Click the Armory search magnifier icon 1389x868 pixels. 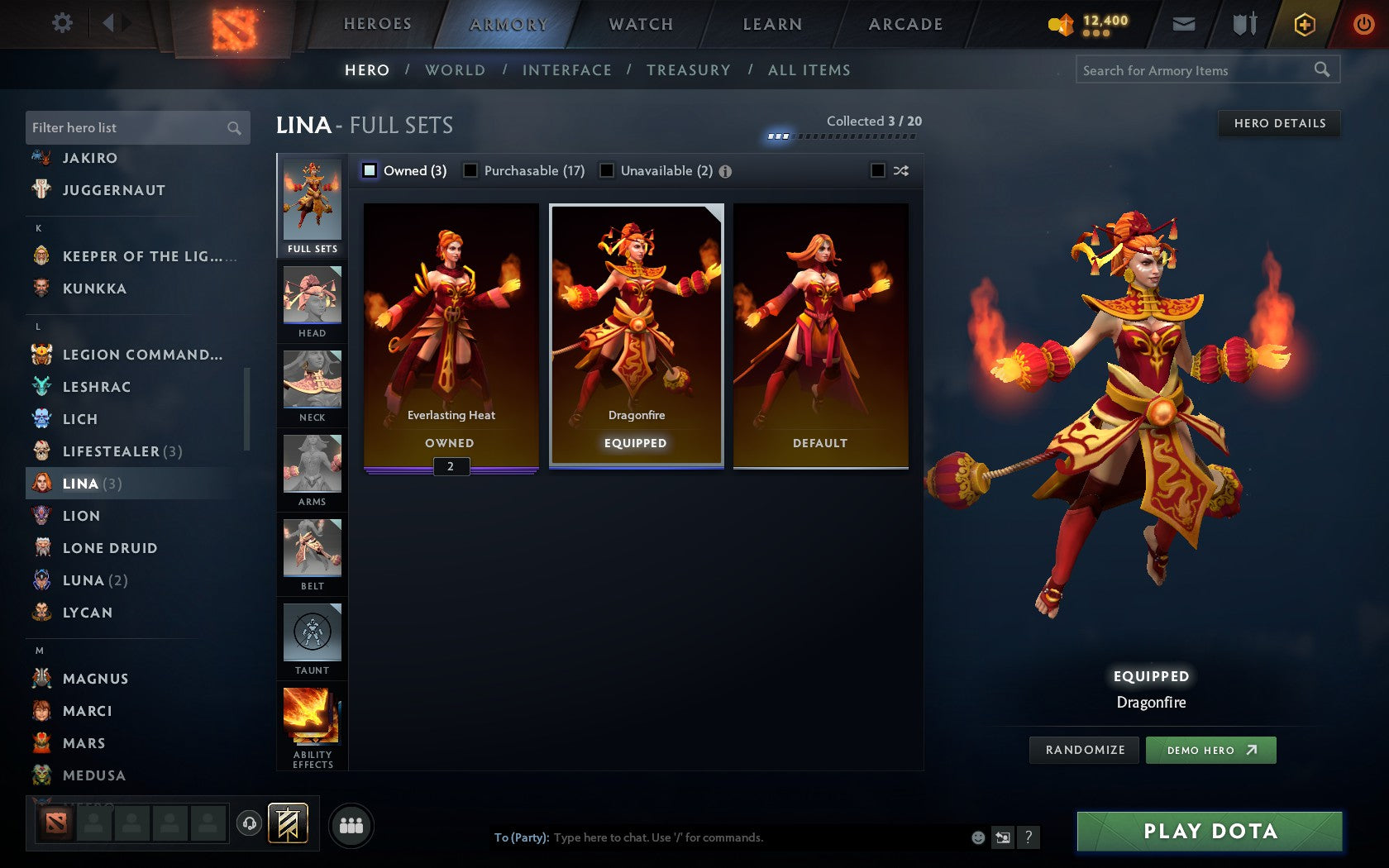point(1321,70)
